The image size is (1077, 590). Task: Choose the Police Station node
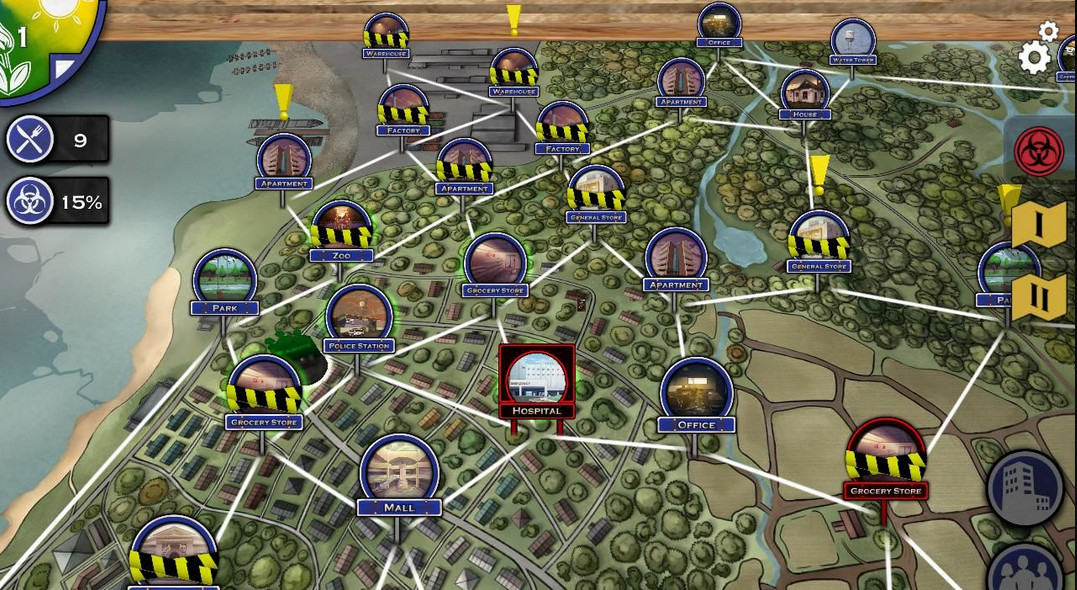coord(359,317)
